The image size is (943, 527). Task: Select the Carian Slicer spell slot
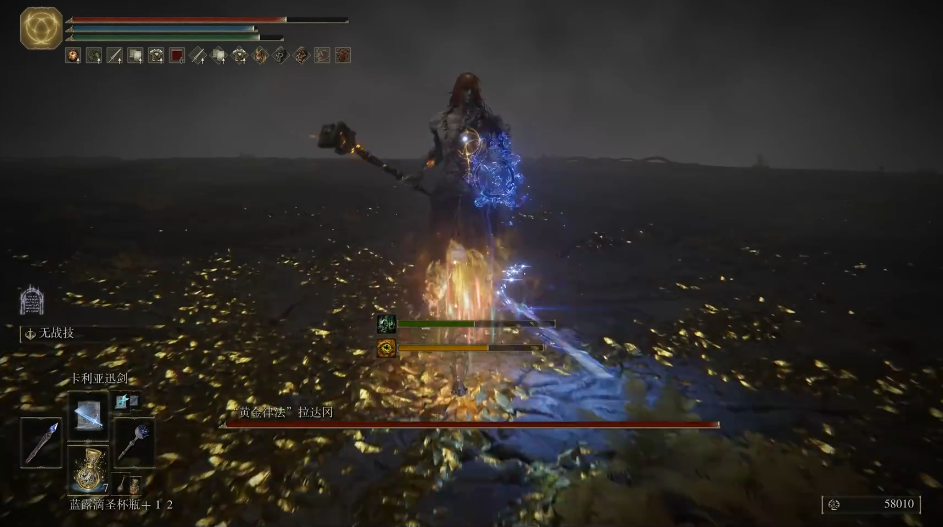point(87,410)
